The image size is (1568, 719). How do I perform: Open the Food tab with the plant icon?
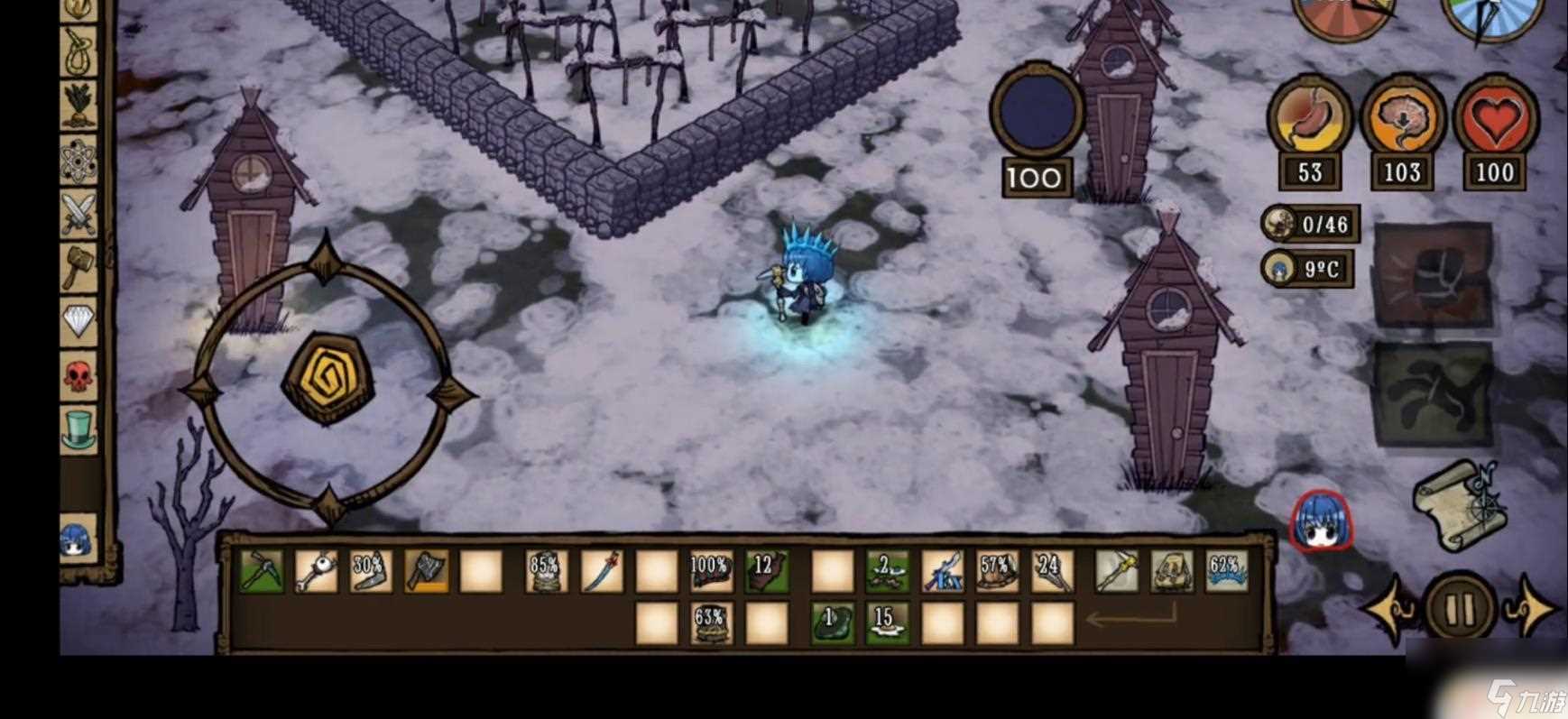click(78, 106)
